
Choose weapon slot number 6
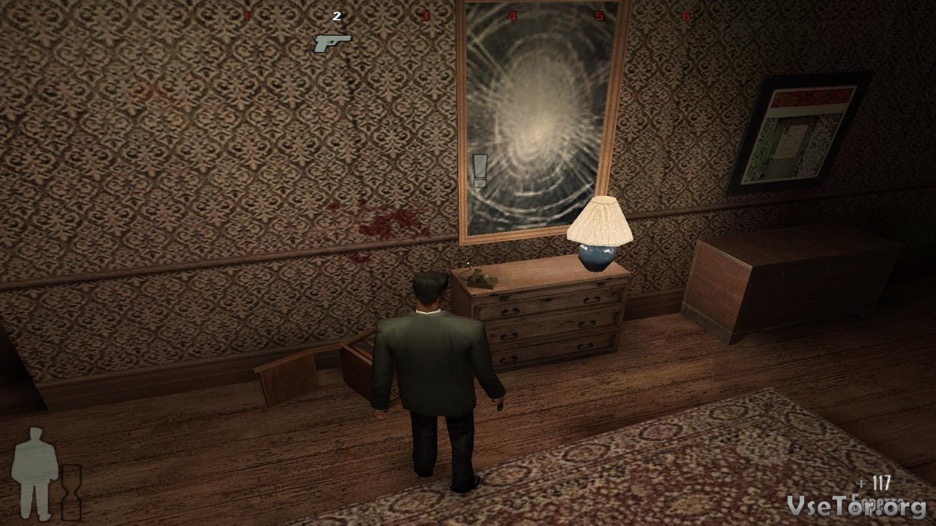coord(686,16)
